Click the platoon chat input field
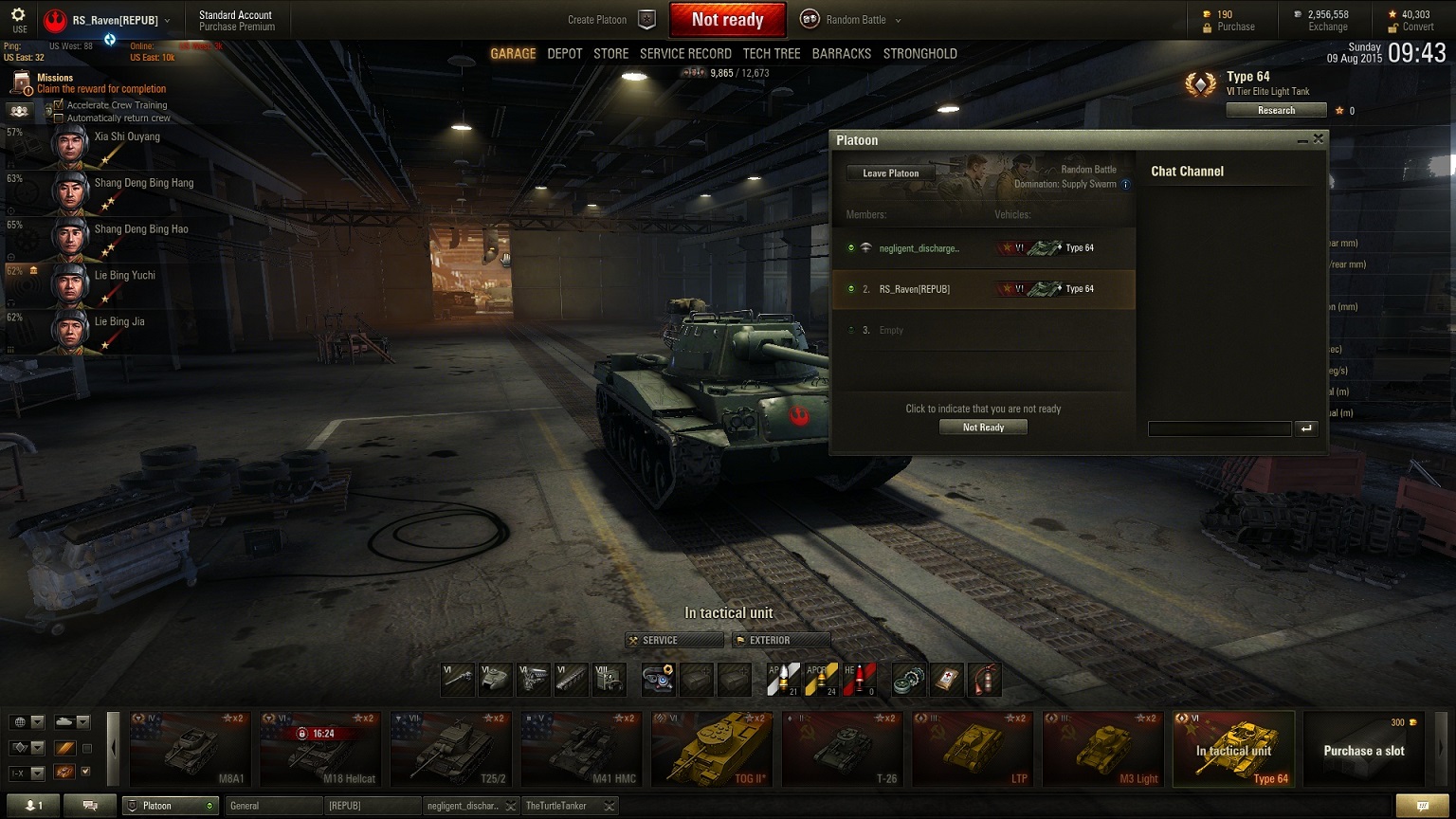 [1219, 428]
